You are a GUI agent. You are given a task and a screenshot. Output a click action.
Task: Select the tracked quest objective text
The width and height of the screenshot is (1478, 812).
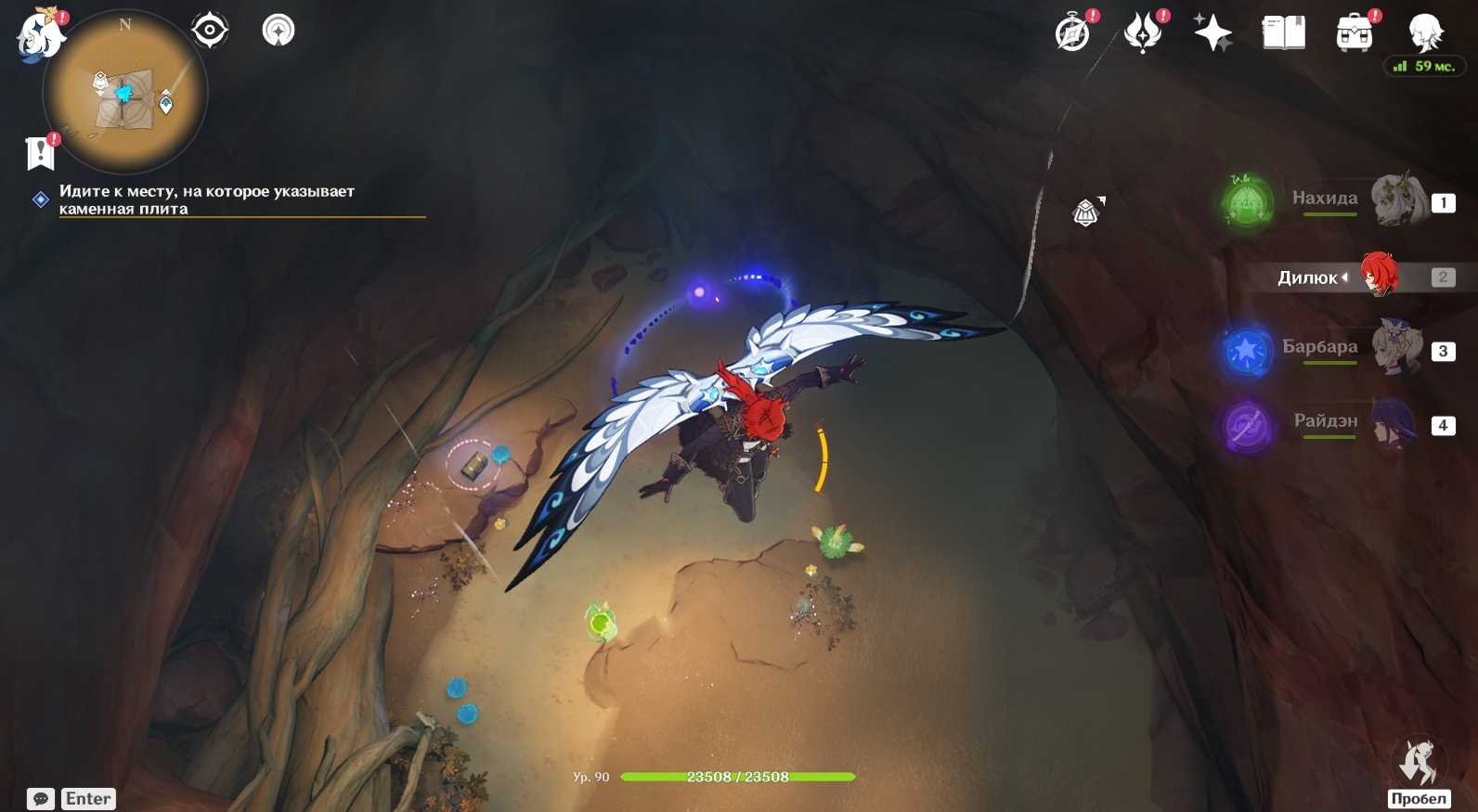pos(206,200)
